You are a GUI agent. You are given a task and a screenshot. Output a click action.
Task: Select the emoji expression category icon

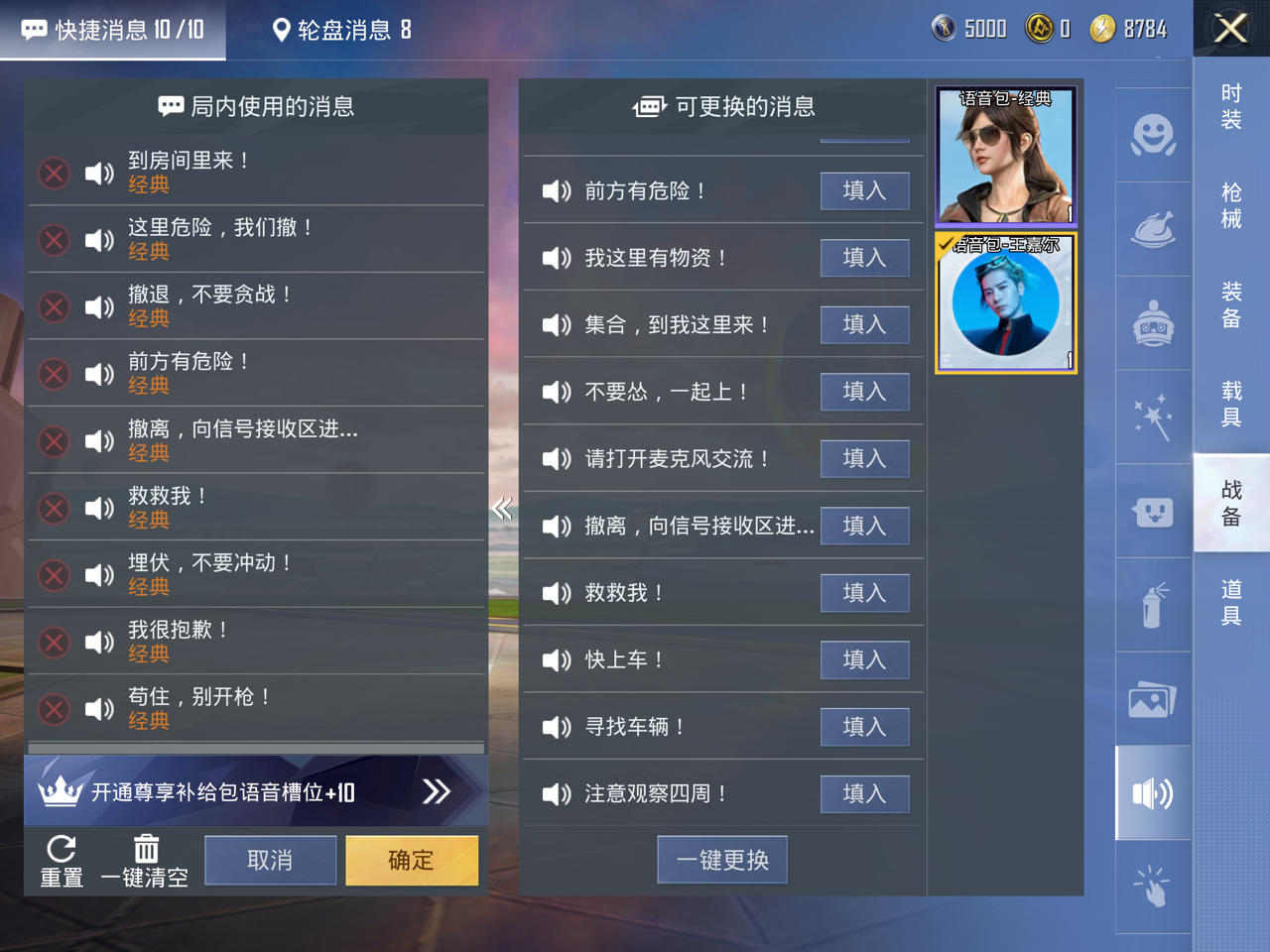1153,134
